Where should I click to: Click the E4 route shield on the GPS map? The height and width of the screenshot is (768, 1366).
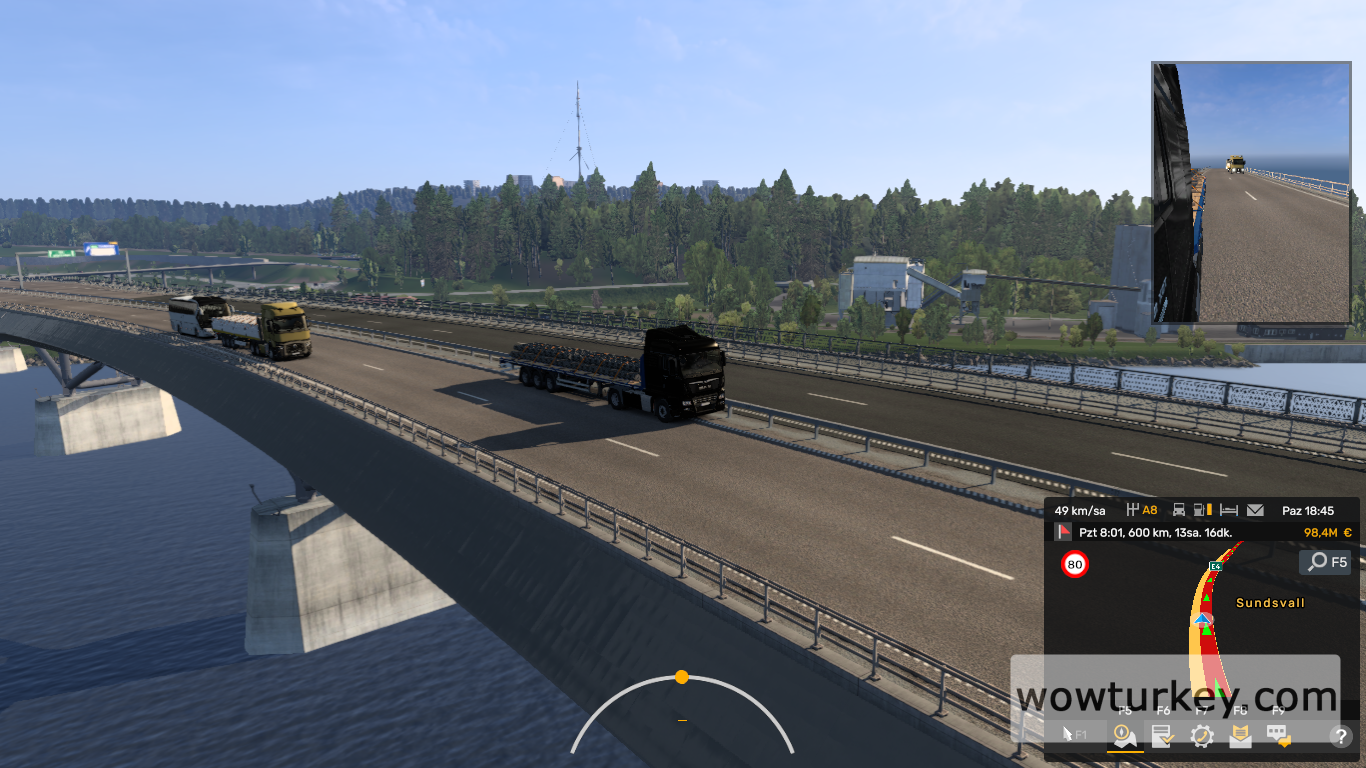click(1214, 566)
